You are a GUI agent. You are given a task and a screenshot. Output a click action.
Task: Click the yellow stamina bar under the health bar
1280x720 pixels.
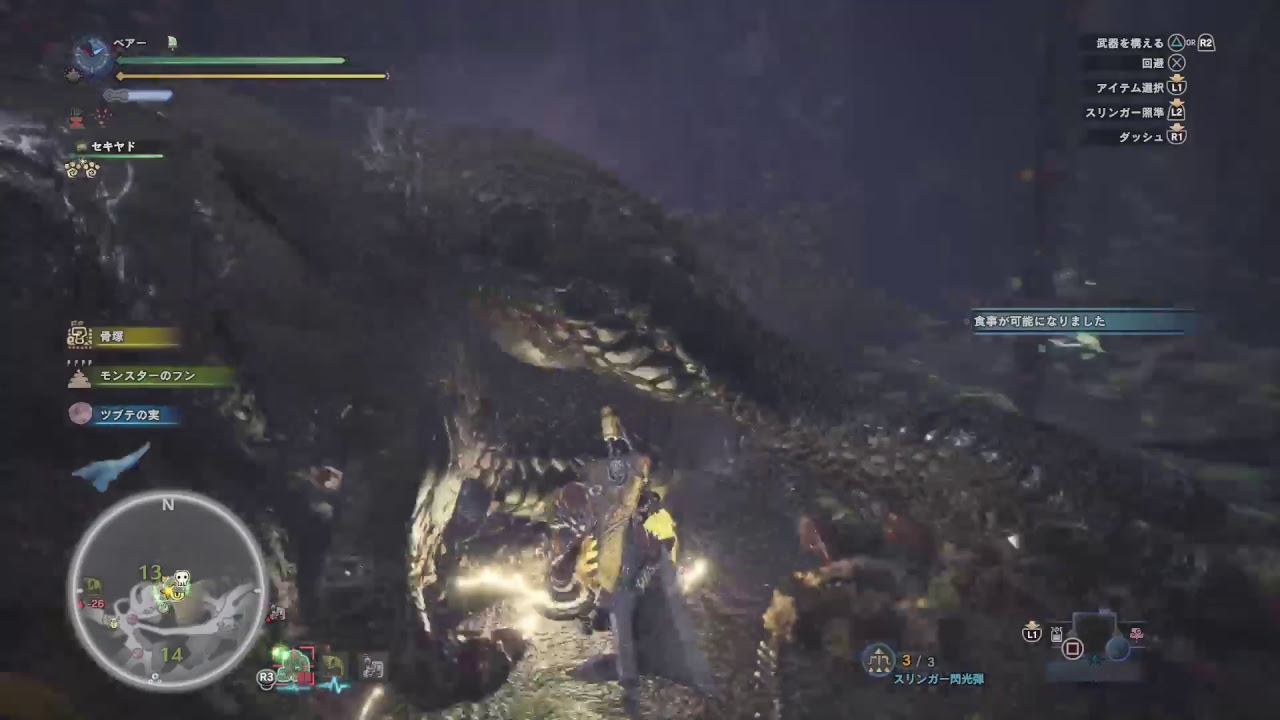248,75
